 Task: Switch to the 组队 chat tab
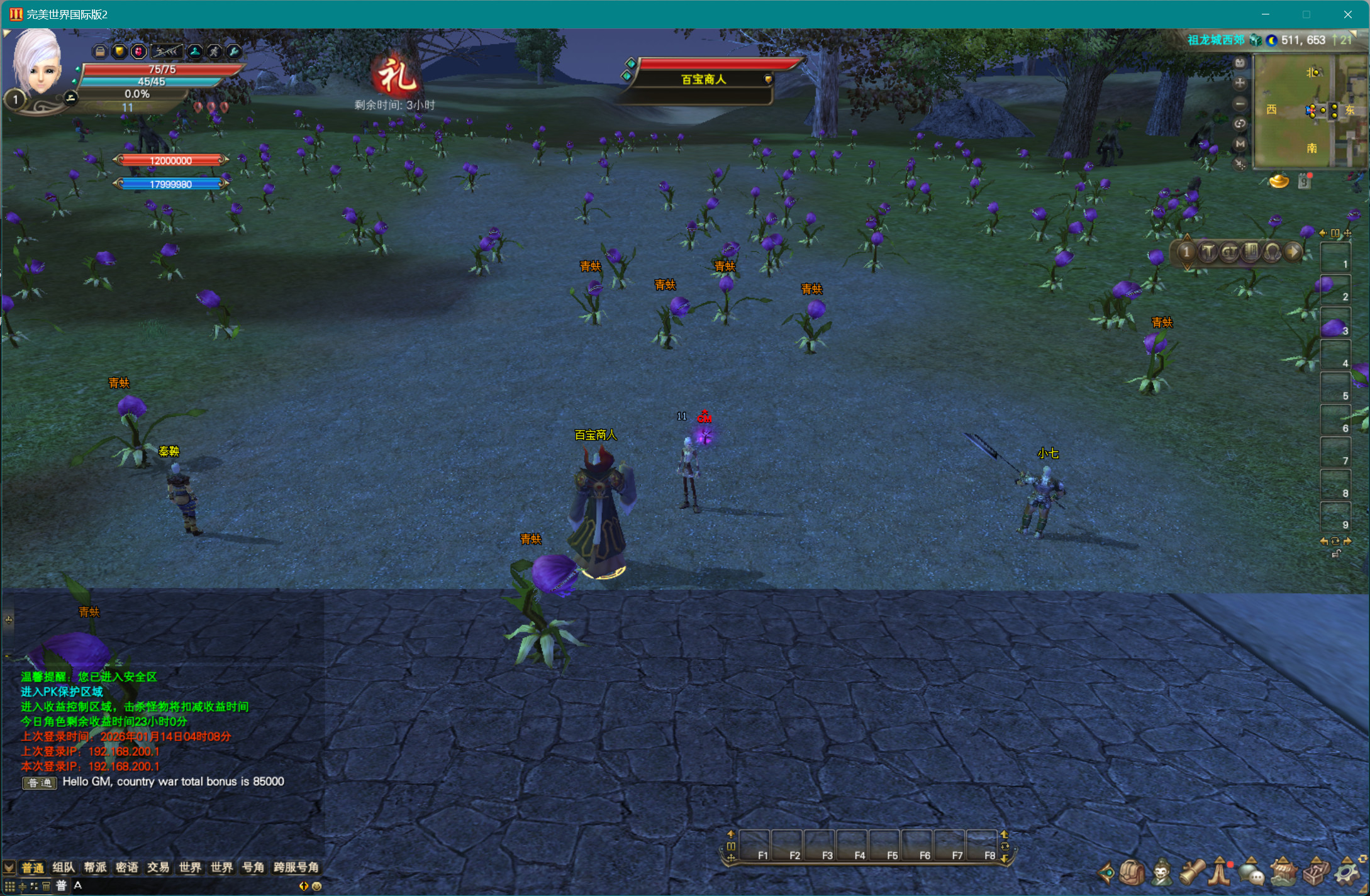[x=64, y=868]
